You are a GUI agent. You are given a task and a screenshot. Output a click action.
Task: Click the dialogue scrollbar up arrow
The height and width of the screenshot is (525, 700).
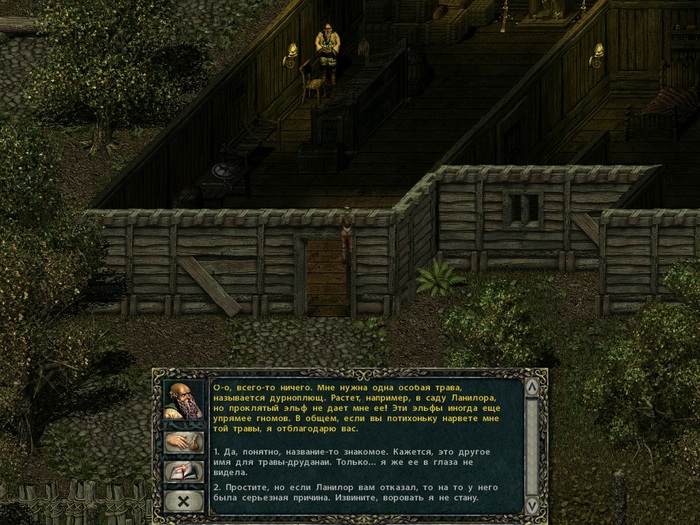532,388
